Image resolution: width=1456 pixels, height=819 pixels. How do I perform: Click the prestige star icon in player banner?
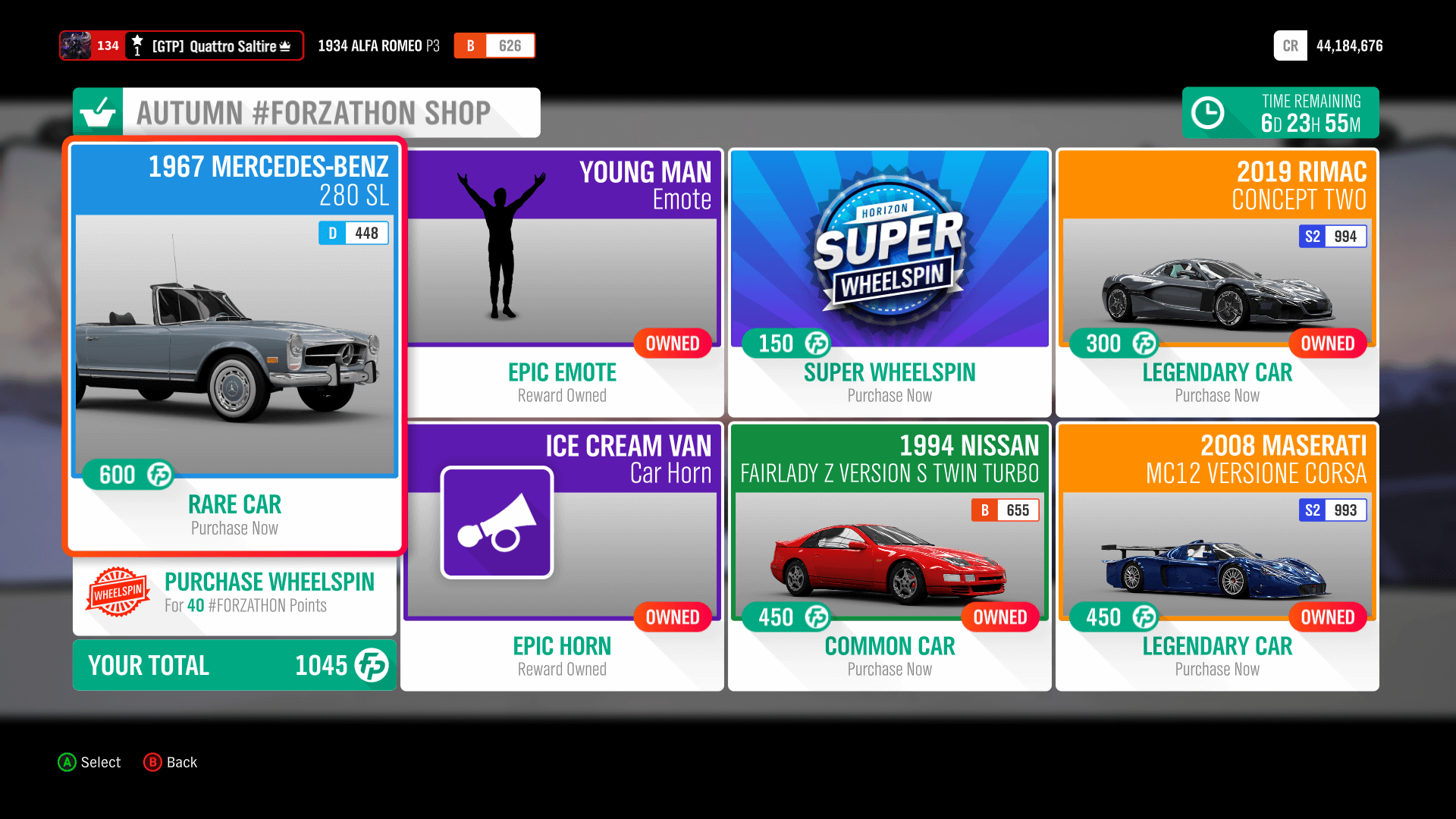tap(136, 39)
